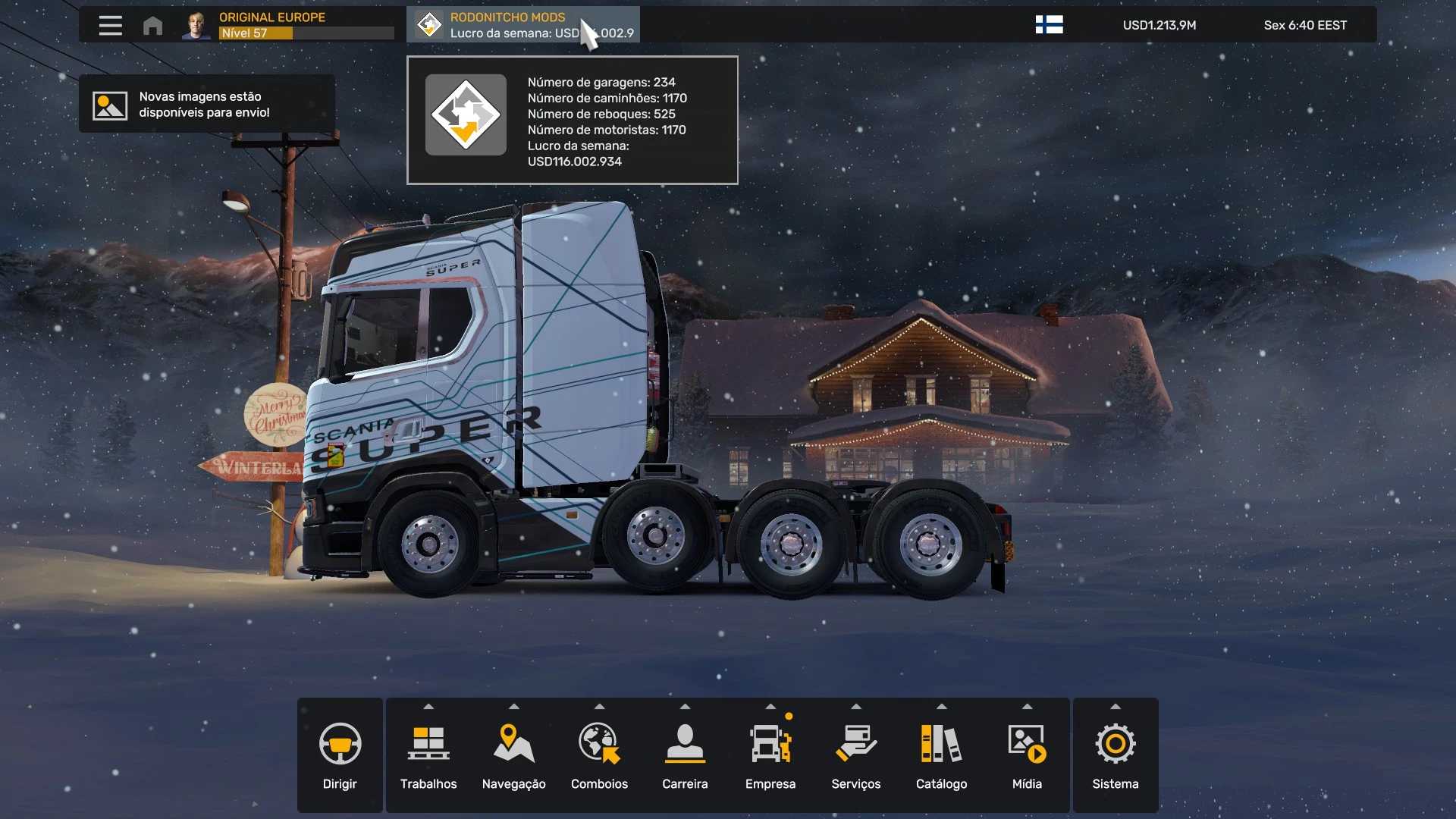Choose Dirigir to start driving
This screenshot has width=1456, height=819.
click(x=340, y=755)
